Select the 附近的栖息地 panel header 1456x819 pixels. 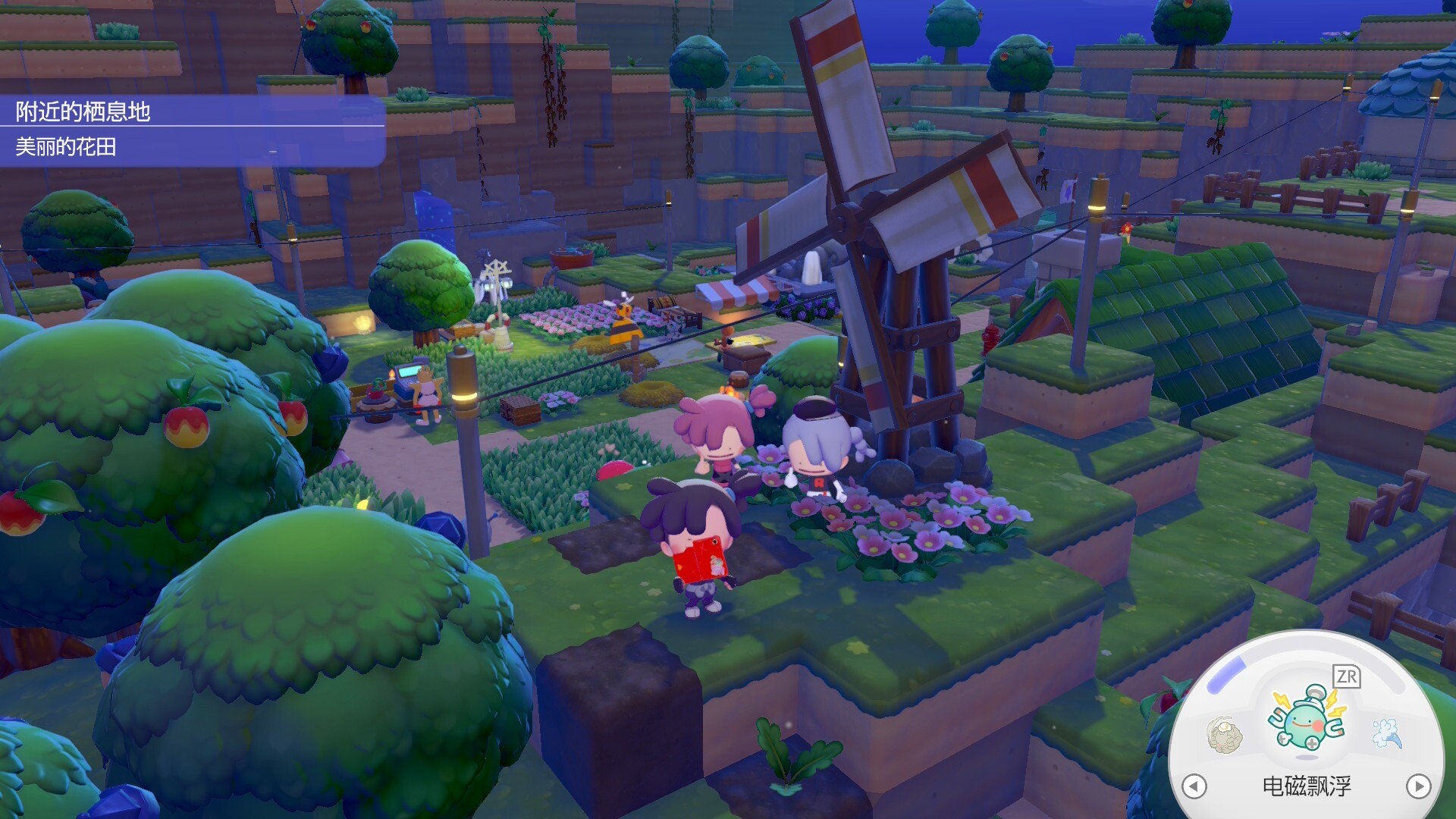(x=83, y=111)
